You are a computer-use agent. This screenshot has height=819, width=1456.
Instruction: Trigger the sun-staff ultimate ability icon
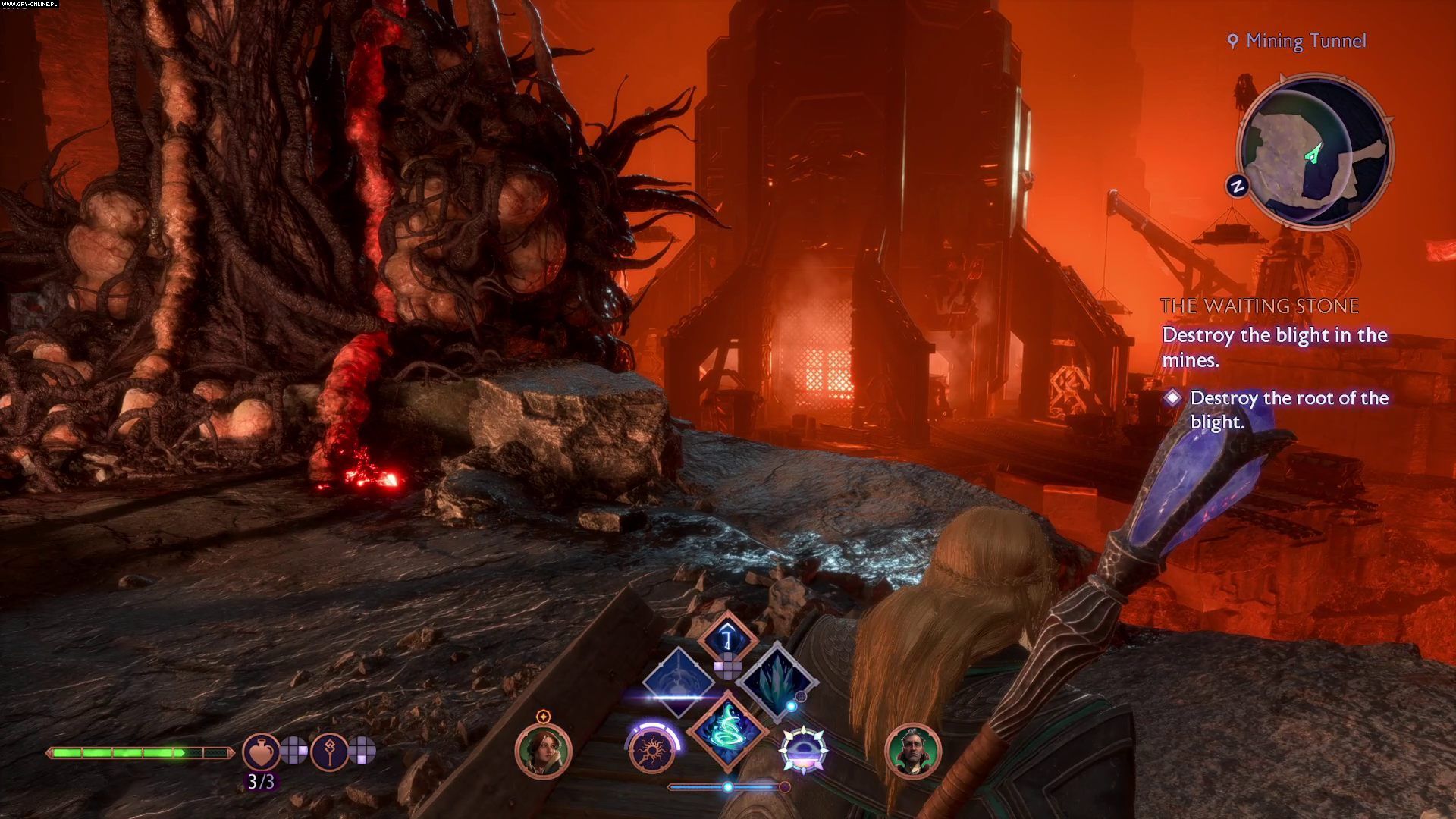tap(652, 749)
